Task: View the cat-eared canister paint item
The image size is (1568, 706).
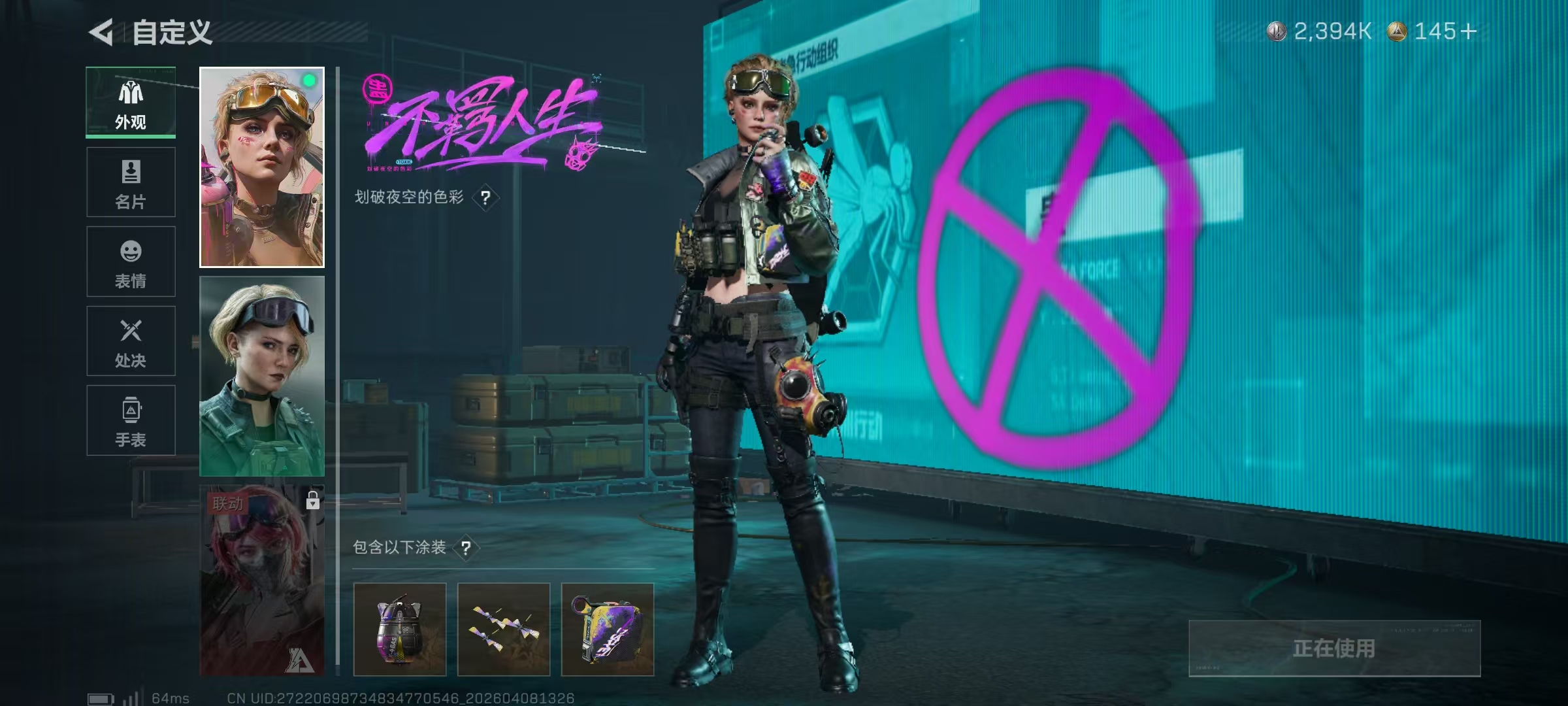Action: [400, 630]
